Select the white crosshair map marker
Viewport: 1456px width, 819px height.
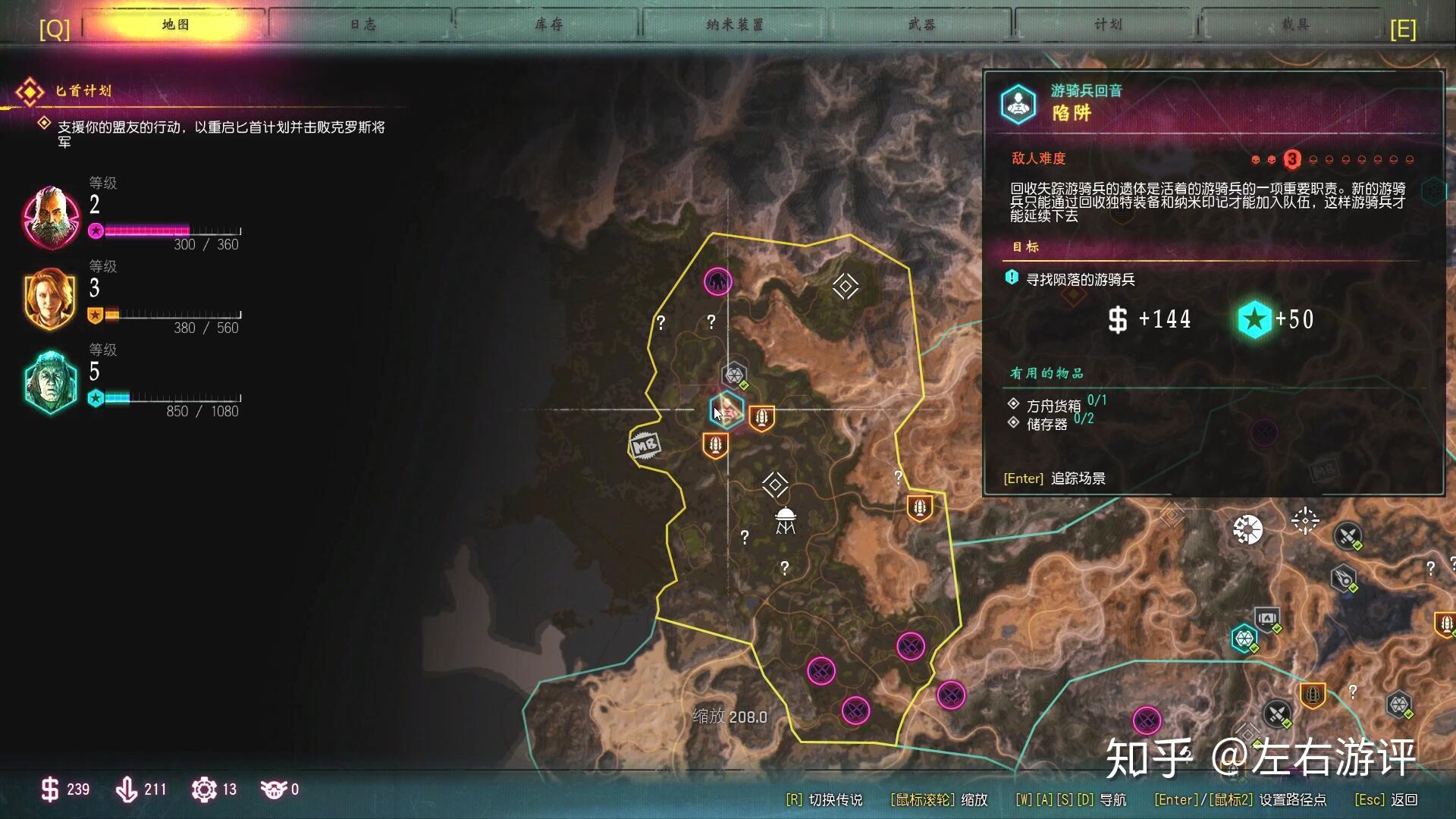[x=1305, y=521]
